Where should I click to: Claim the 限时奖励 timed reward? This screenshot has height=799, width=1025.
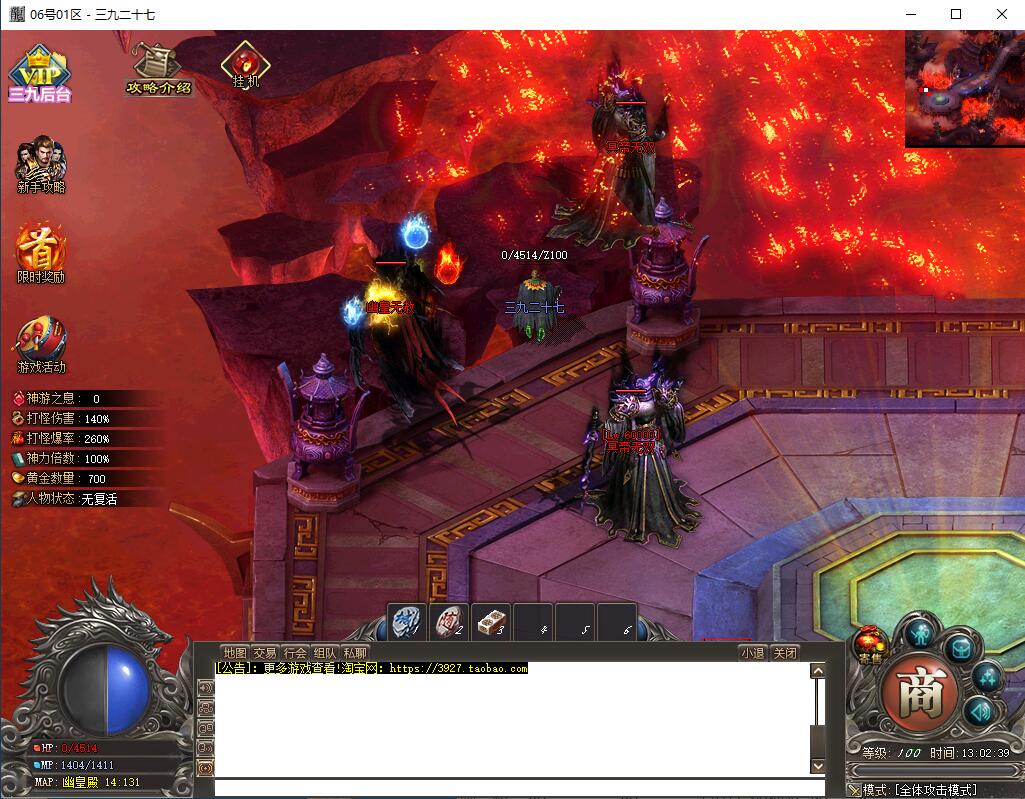pyautogui.click(x=41, y=252)
